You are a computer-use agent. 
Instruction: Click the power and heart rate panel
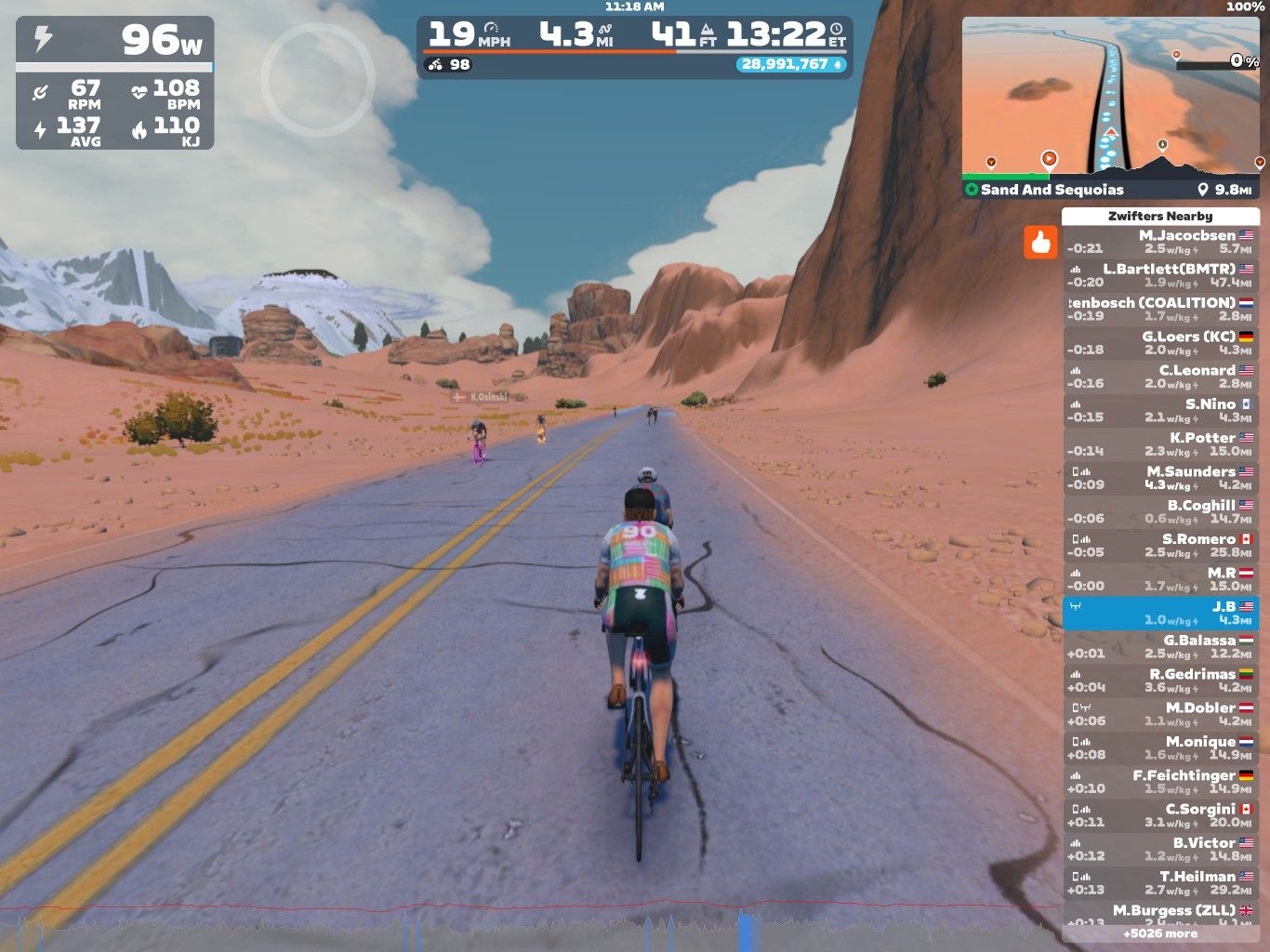coord(115,83)
